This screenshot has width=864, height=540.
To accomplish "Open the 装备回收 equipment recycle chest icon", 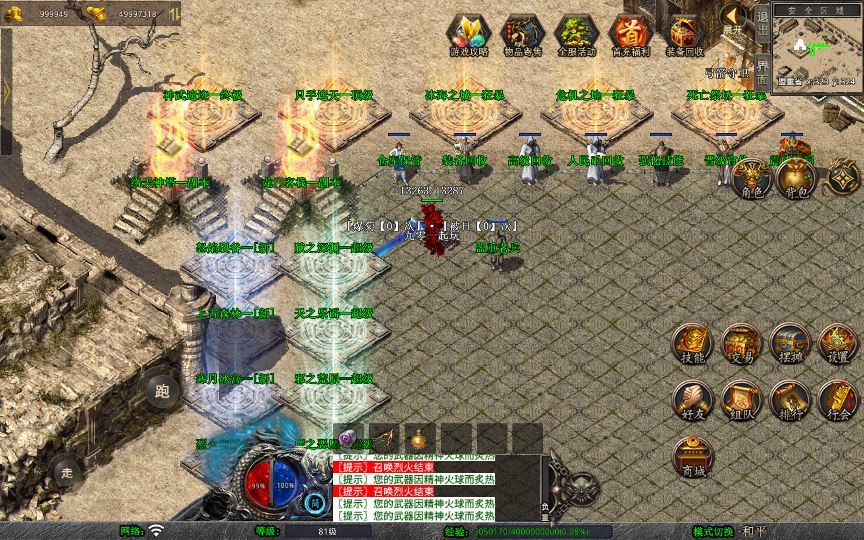I will [x=685, y=34].
